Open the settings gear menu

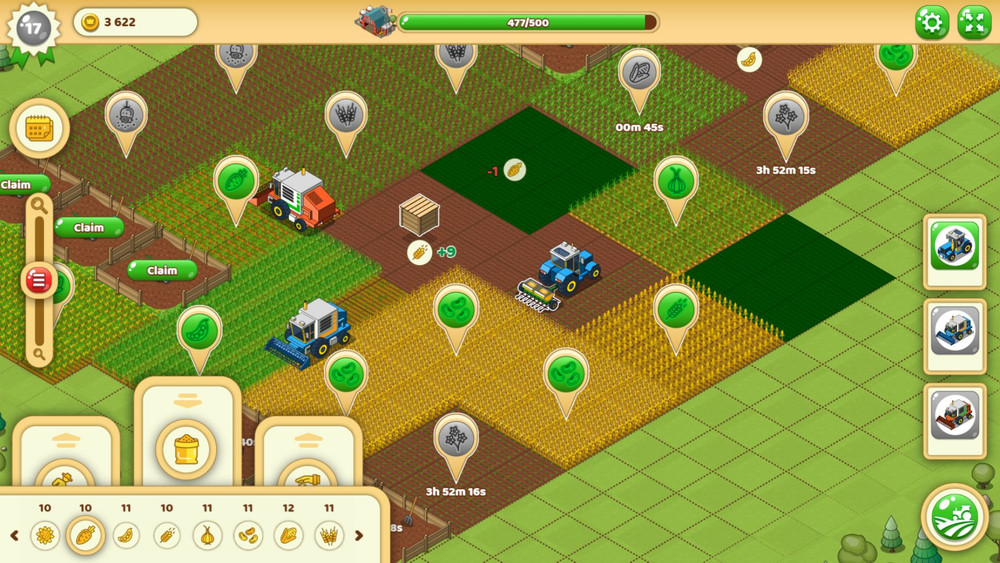click(932, 22)
